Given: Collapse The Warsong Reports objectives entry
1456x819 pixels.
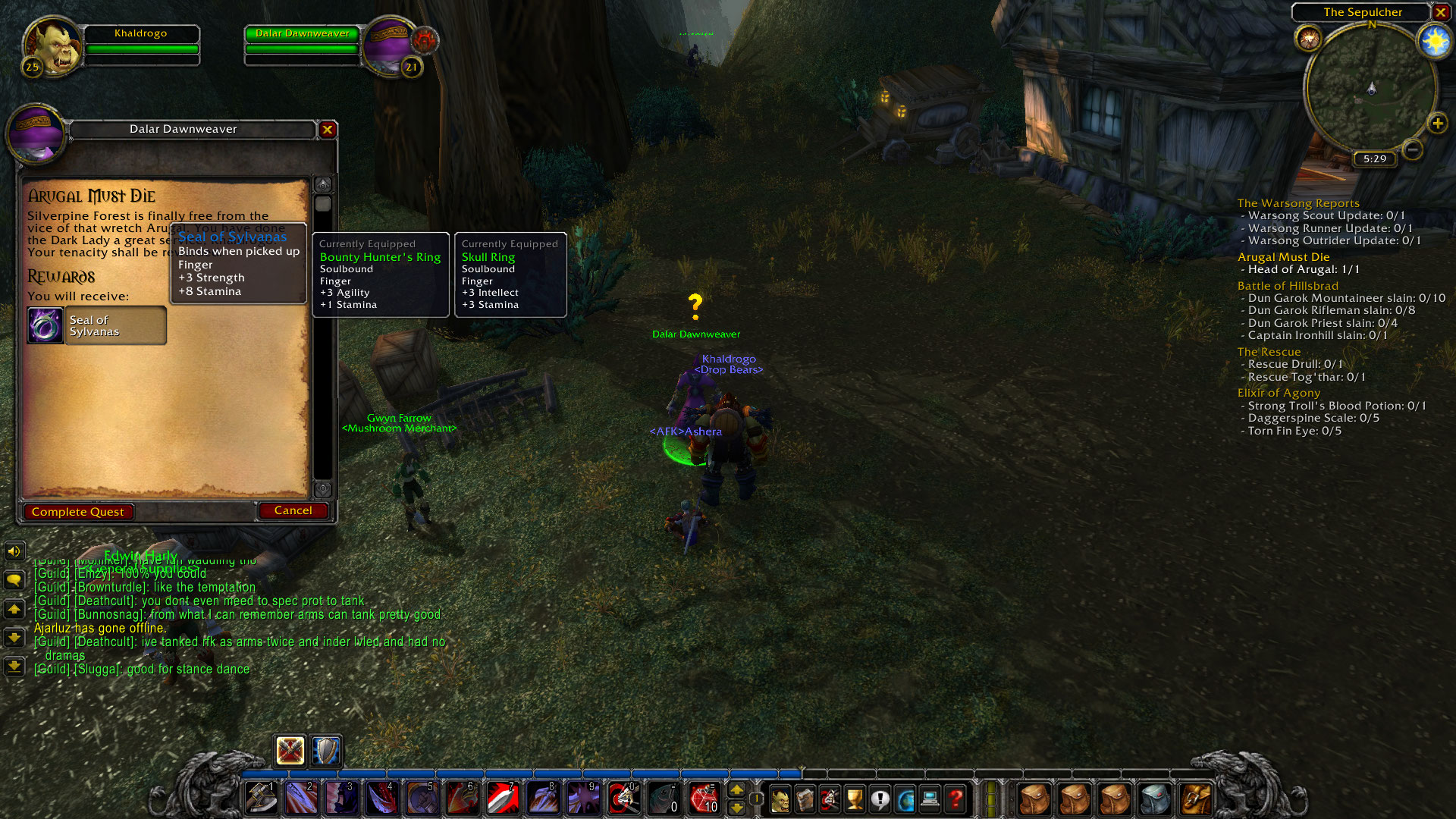Looking at the screenshot, I should 1298,203.
